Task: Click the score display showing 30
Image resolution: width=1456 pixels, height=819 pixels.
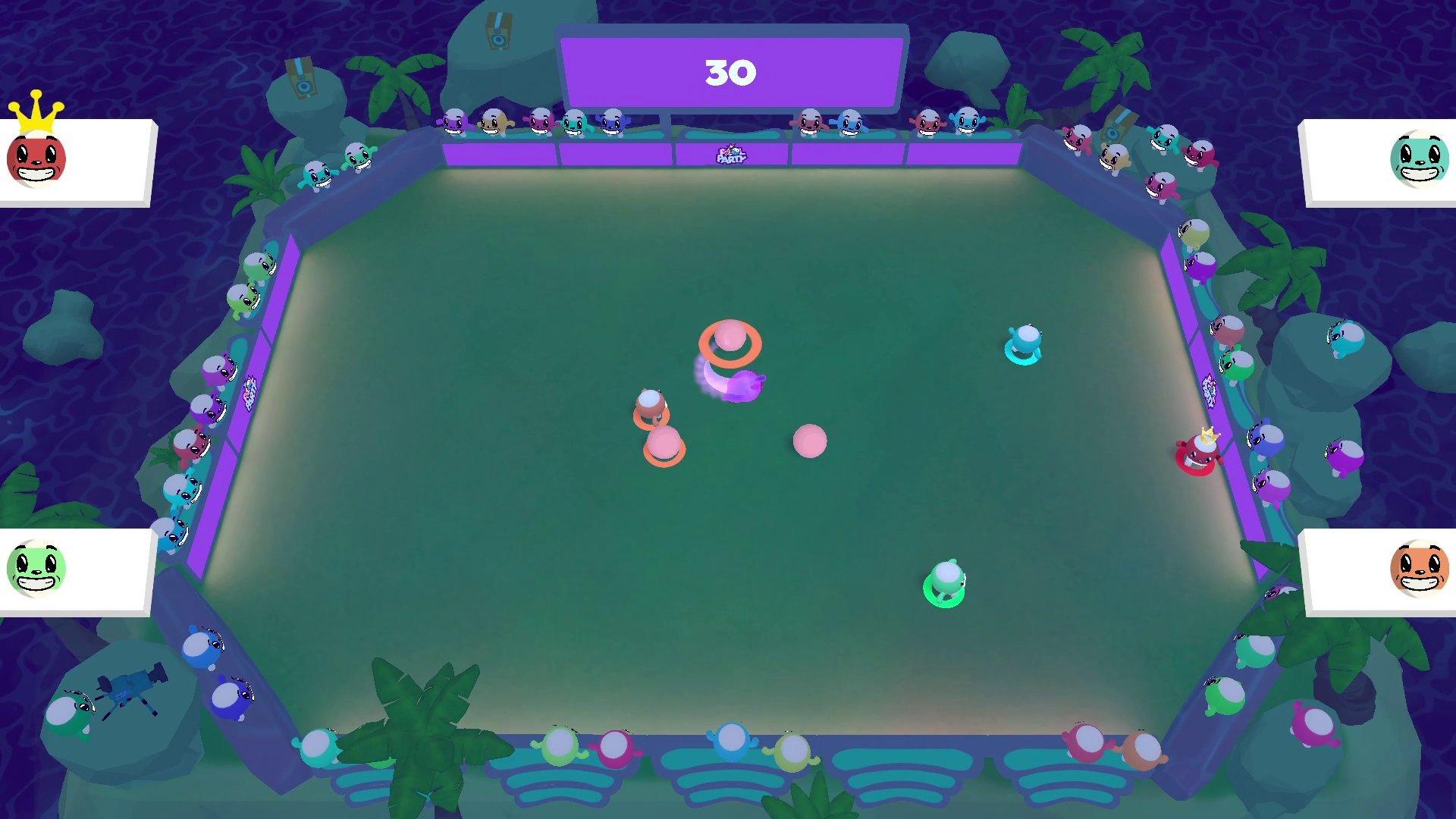Action: [x=730, y=71]
